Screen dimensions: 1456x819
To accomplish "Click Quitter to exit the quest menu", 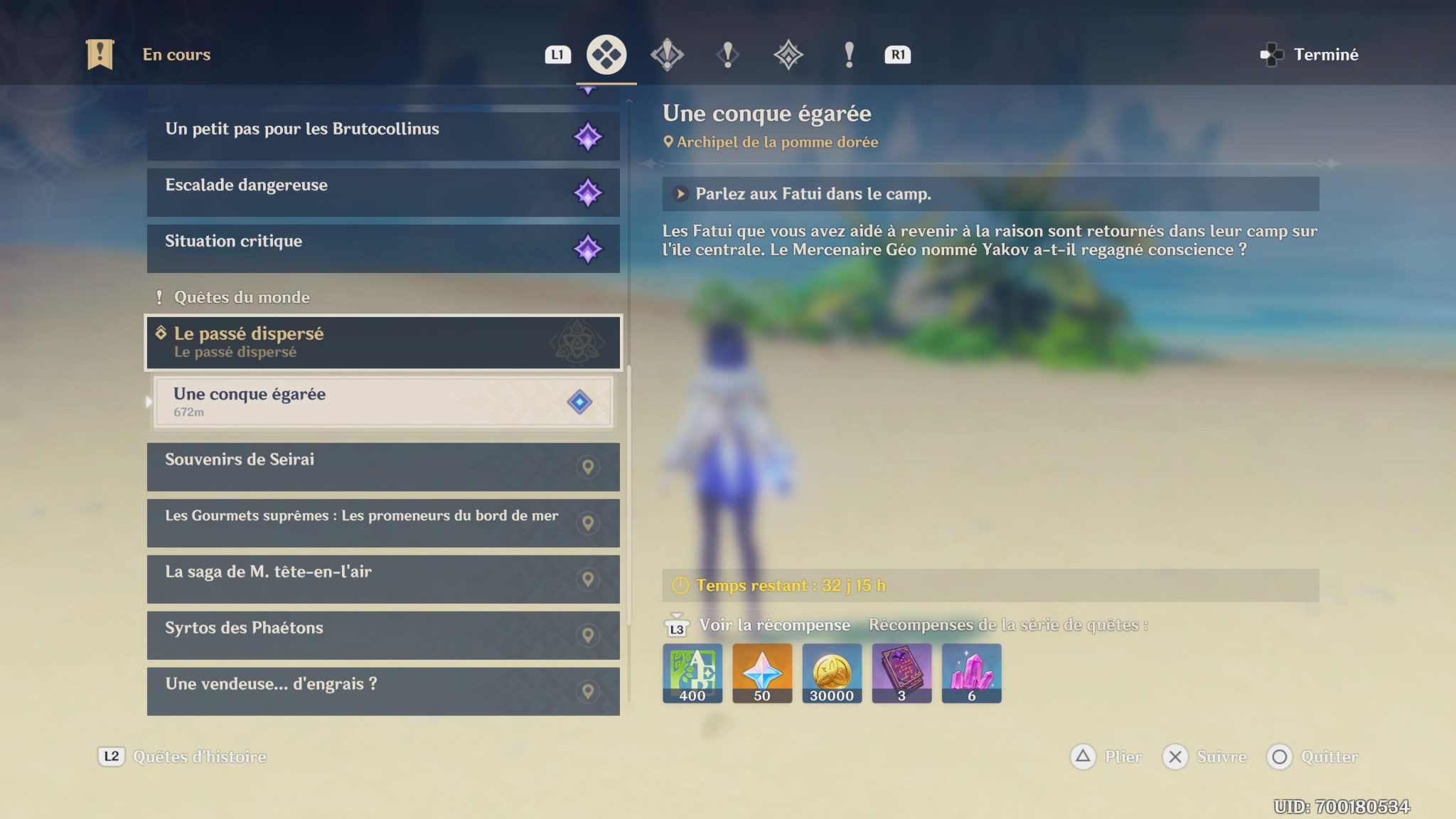I will coord(1314,757).
